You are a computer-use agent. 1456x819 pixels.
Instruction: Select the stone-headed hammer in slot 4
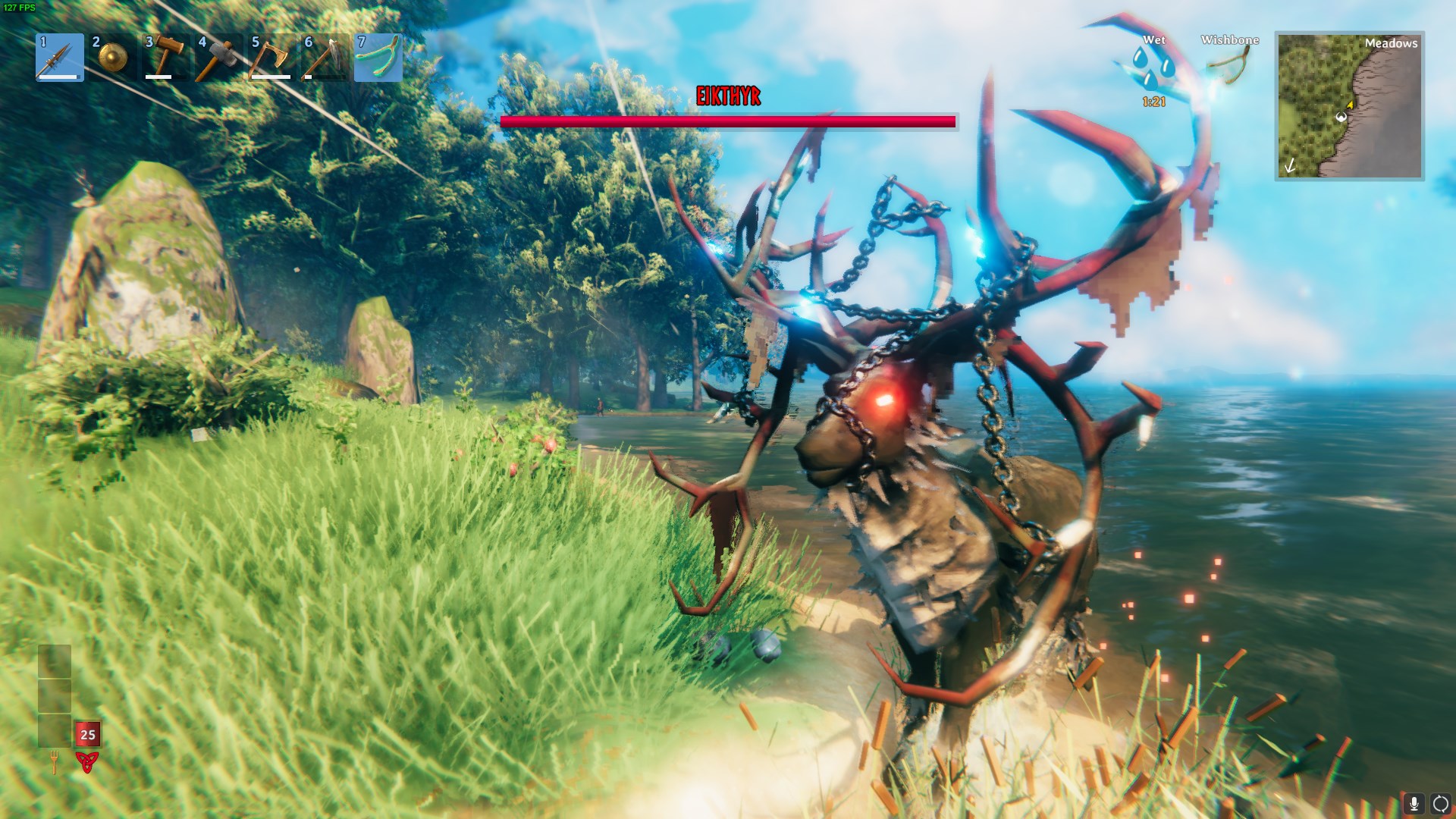(218, 57)
